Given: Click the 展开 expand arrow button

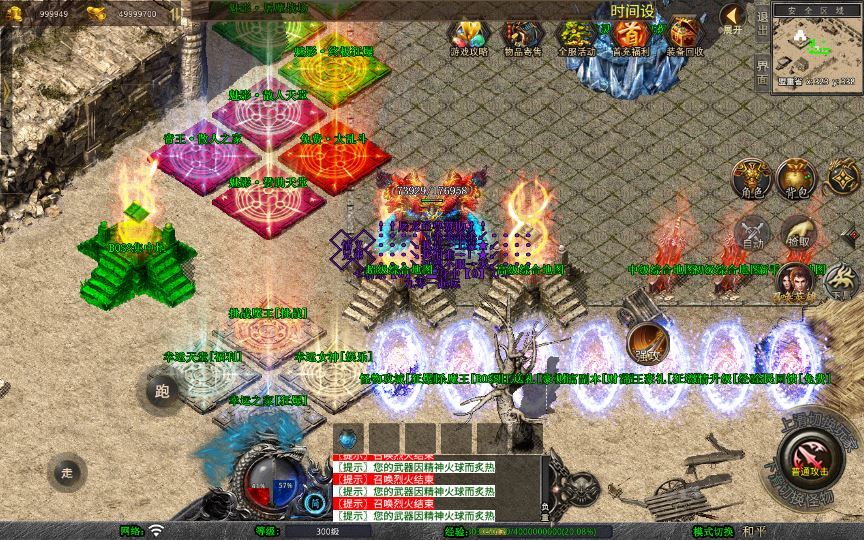Looking at the screenshot, I should [733, 19].
